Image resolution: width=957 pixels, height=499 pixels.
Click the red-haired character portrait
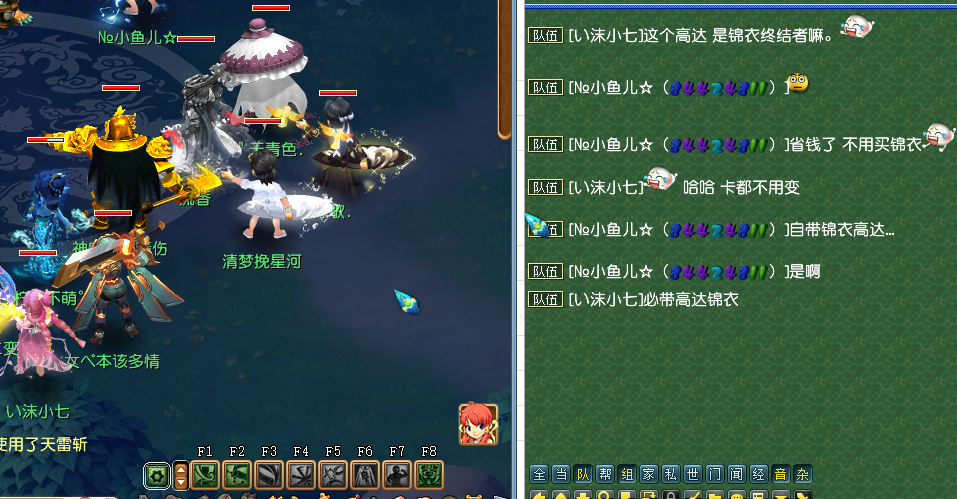pyautogui.click(x=478, y=424)
